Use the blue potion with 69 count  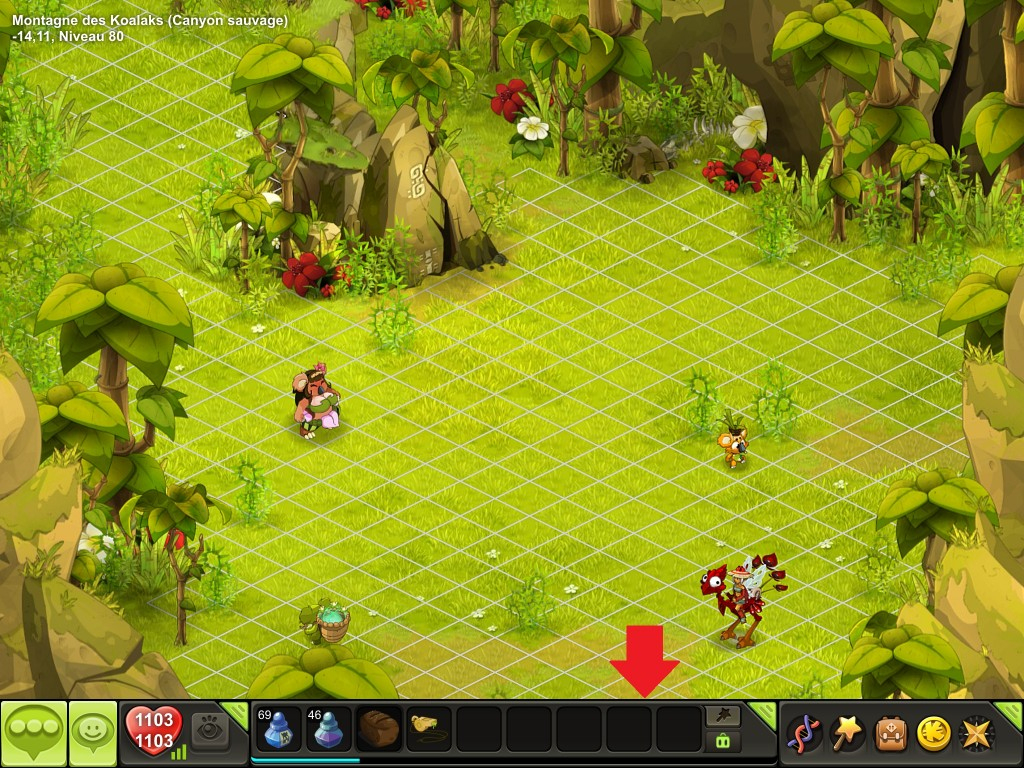[277, 729]
